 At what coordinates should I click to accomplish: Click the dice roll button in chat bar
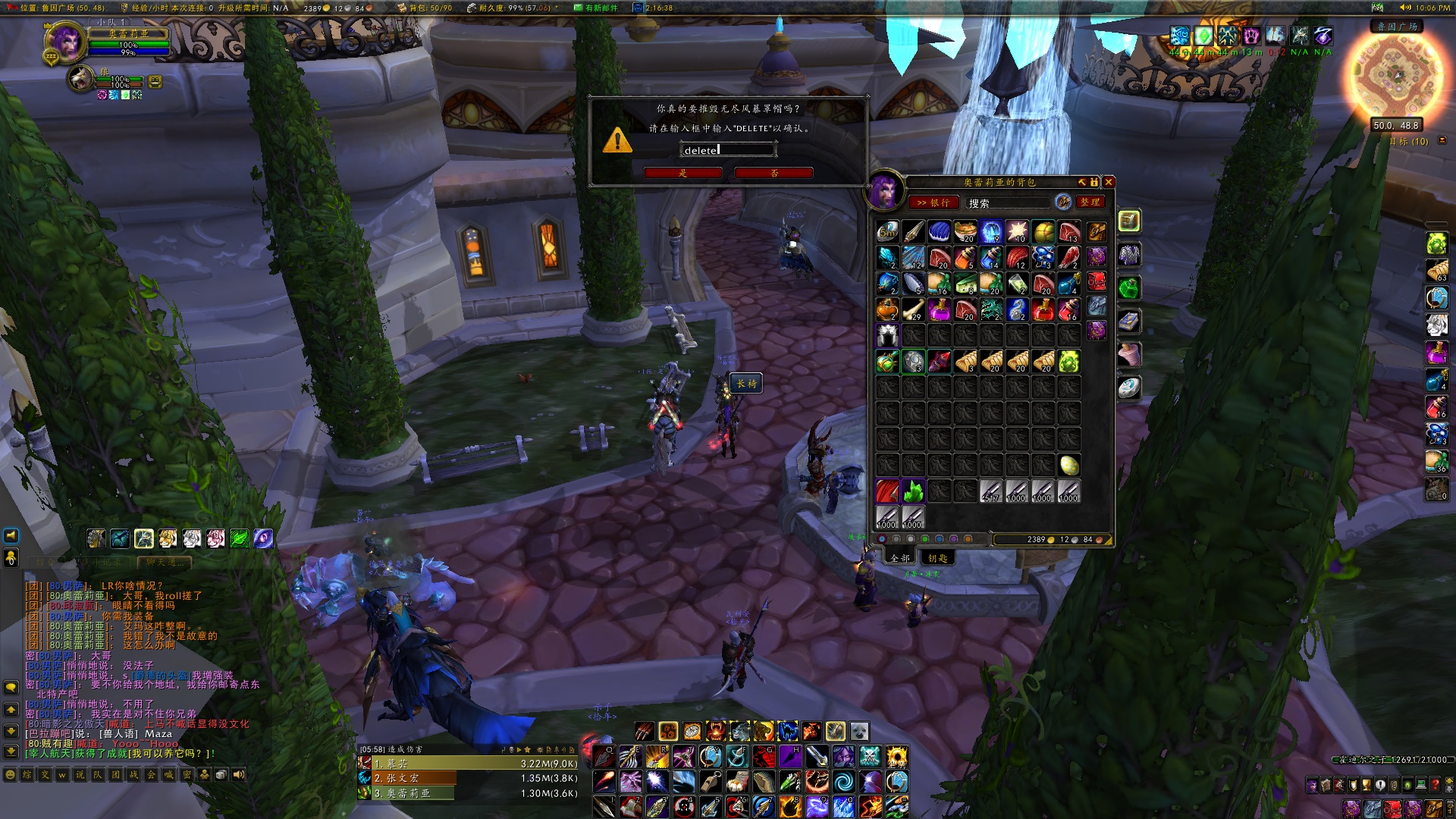click(221, 775)
